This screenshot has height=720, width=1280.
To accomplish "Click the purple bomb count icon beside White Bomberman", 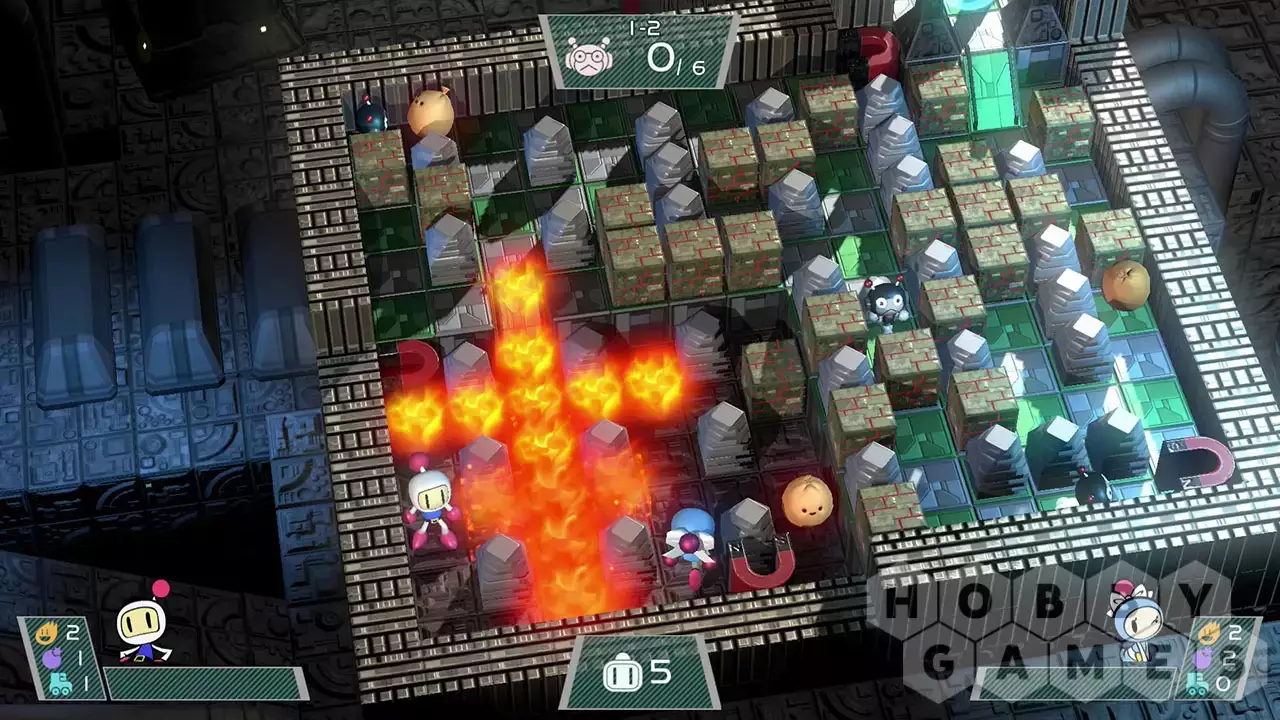I will click(52, 658).
